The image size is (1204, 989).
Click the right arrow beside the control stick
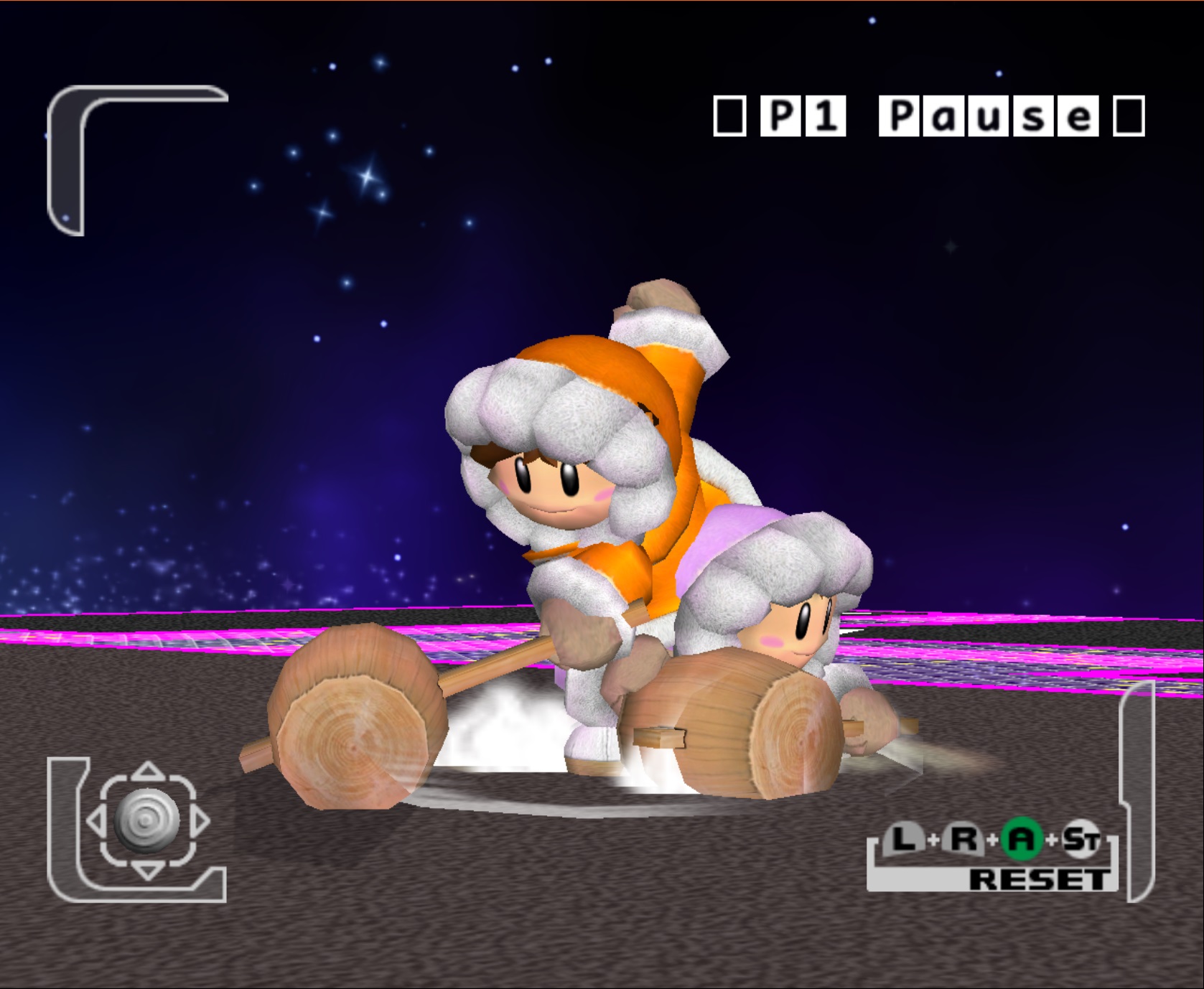(201, 820)
